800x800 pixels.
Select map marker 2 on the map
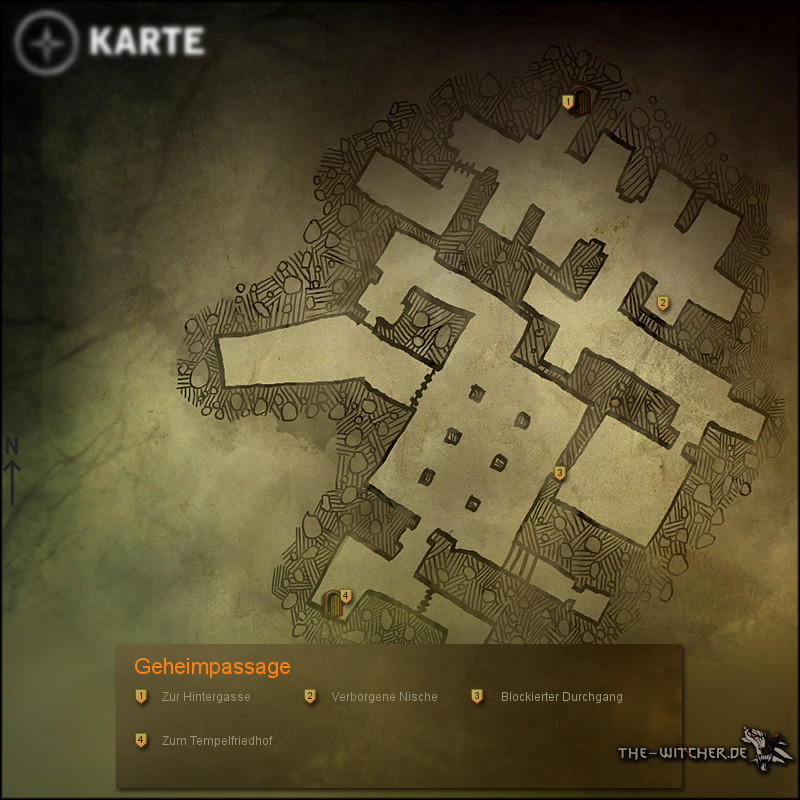662,303
